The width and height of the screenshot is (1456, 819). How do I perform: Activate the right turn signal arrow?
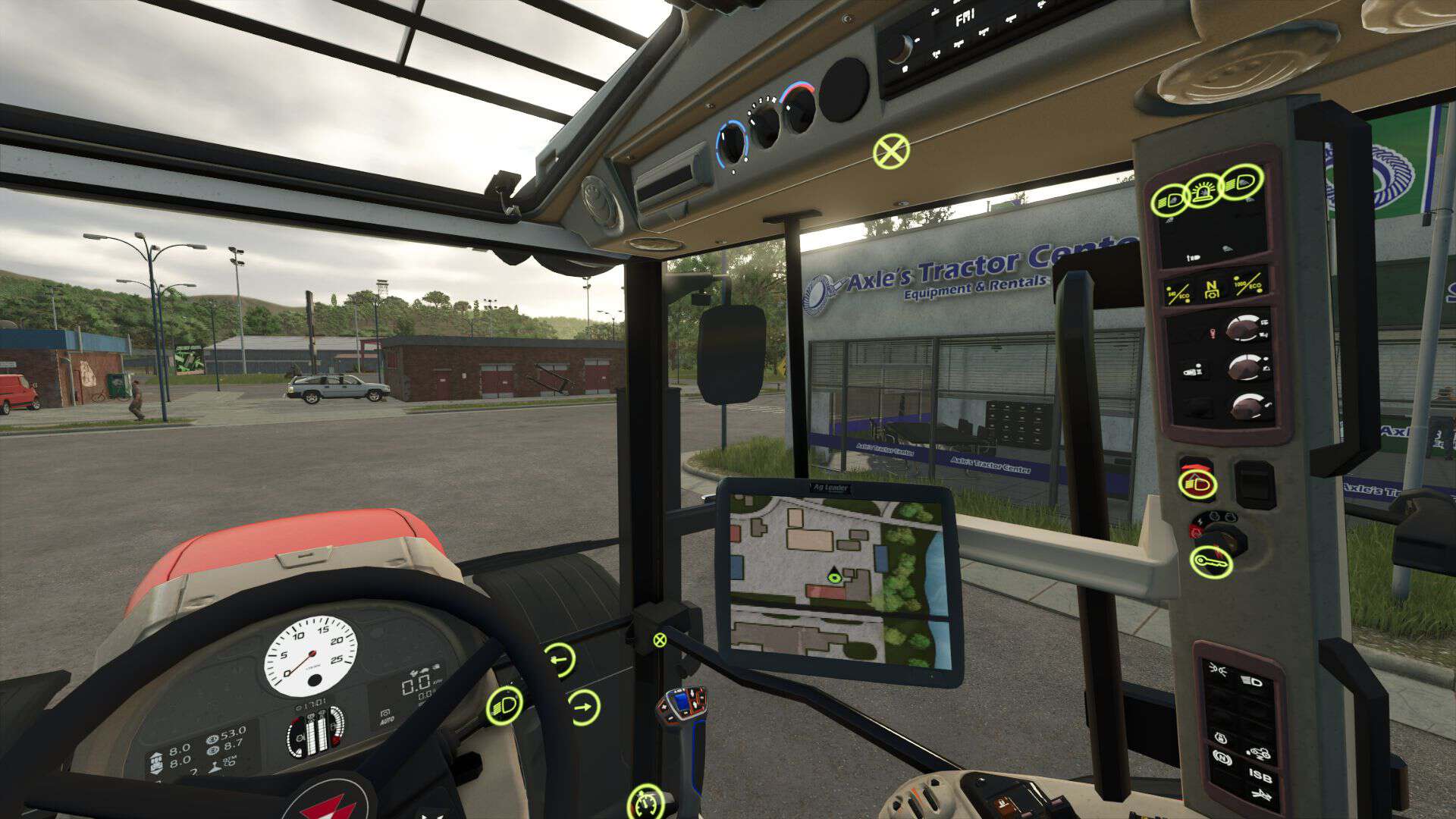click(x=582, y=708)
